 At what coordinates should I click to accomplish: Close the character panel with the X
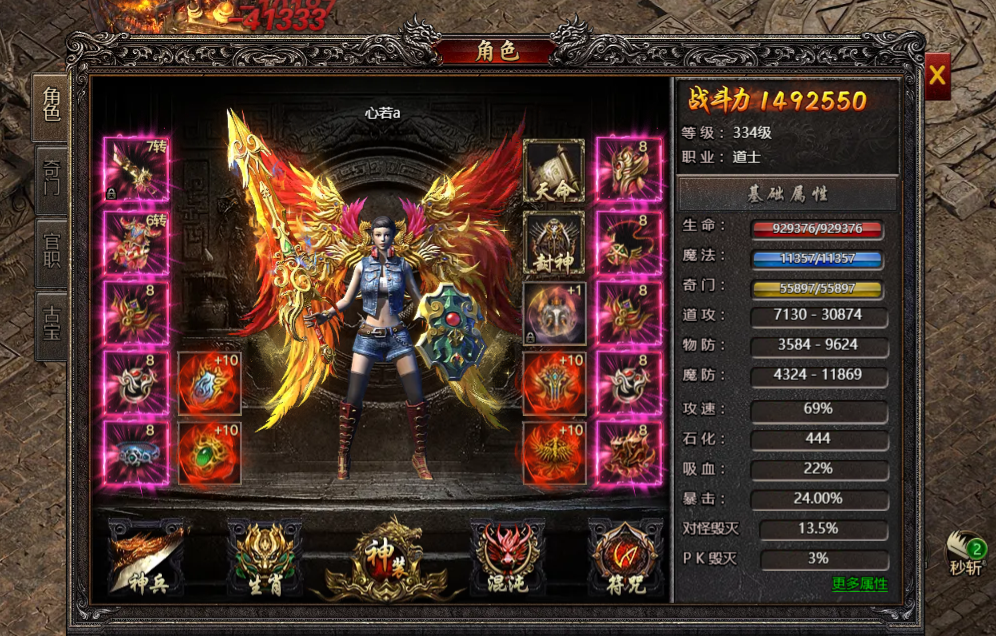[x=937, y=75]
